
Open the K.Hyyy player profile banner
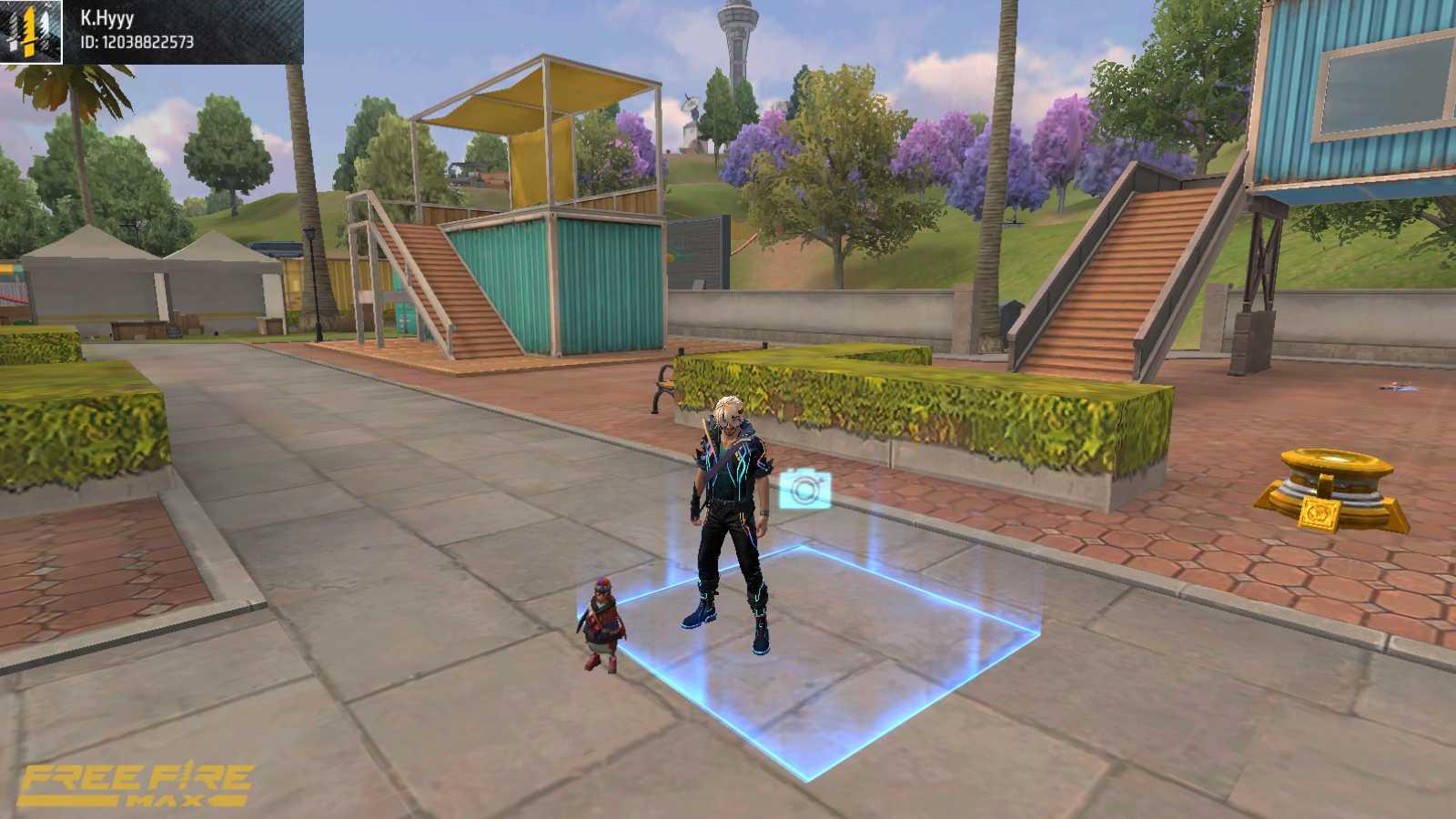click(182, 31)
